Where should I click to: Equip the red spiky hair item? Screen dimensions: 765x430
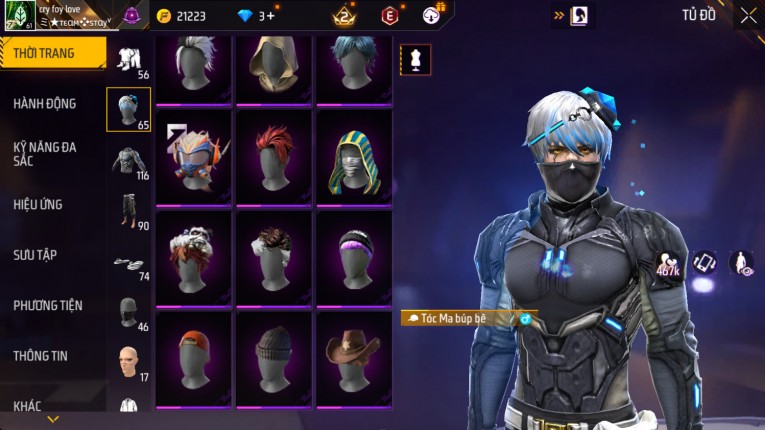point(274,156)
